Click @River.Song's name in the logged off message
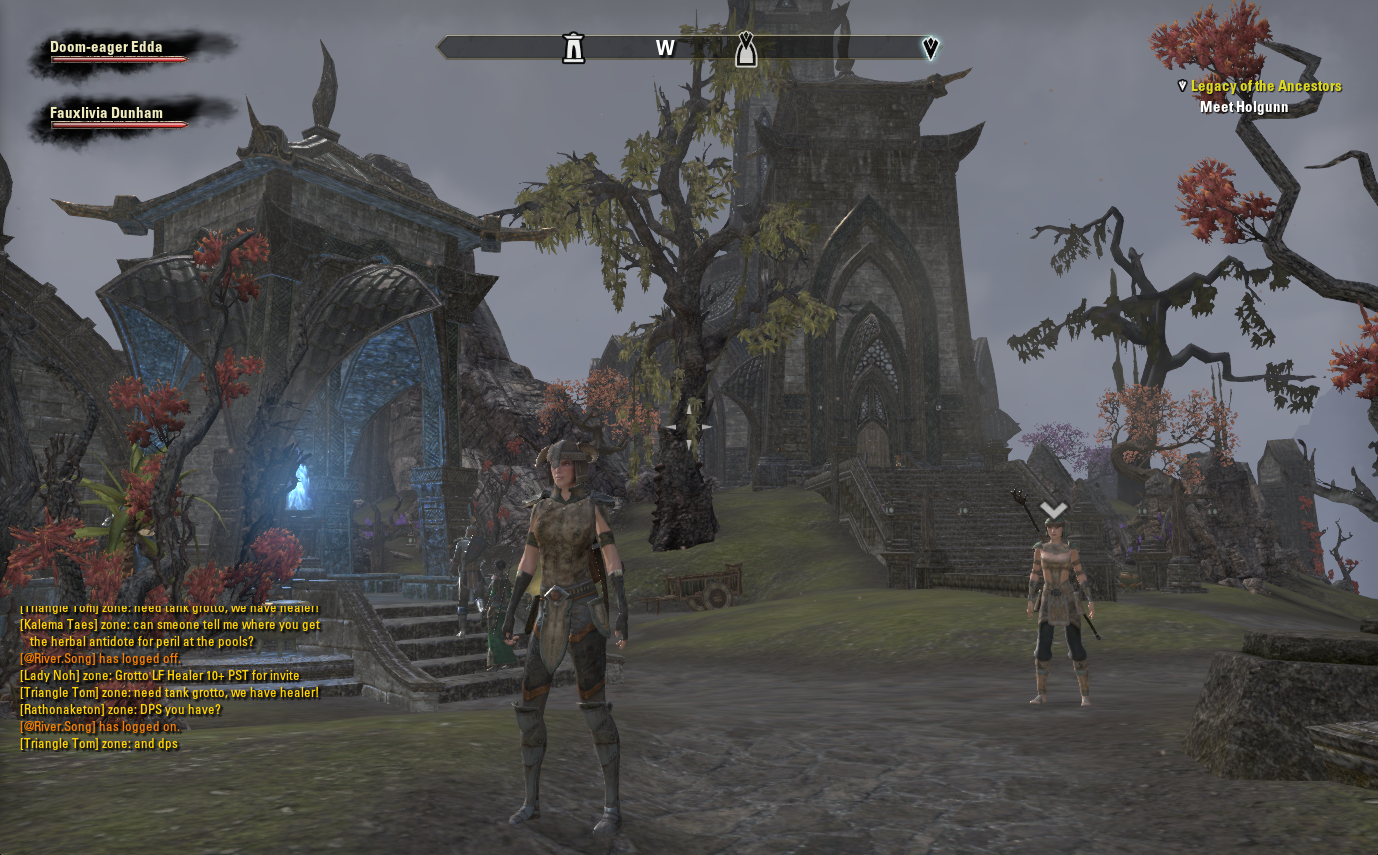Screen dimensions: 1378x855 point(58,659)
